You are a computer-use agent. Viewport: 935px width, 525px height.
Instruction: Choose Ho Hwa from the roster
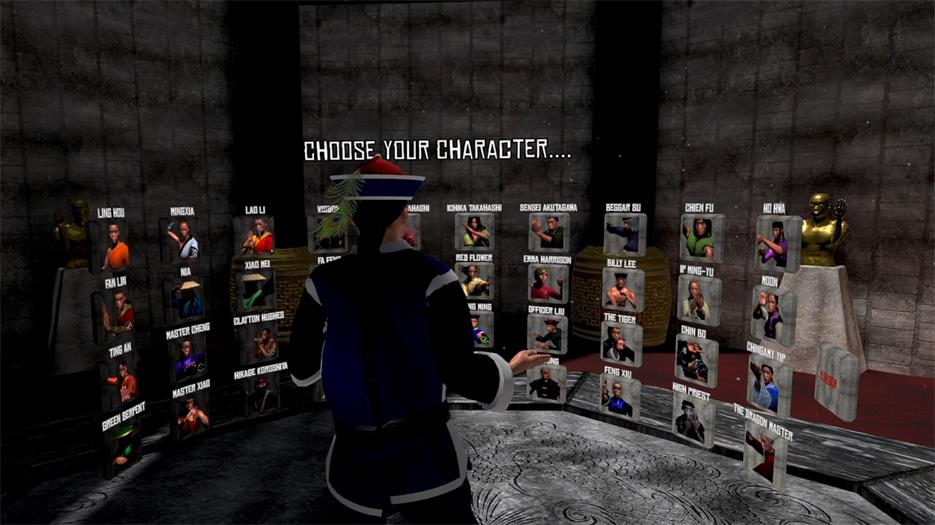point(776,242)
